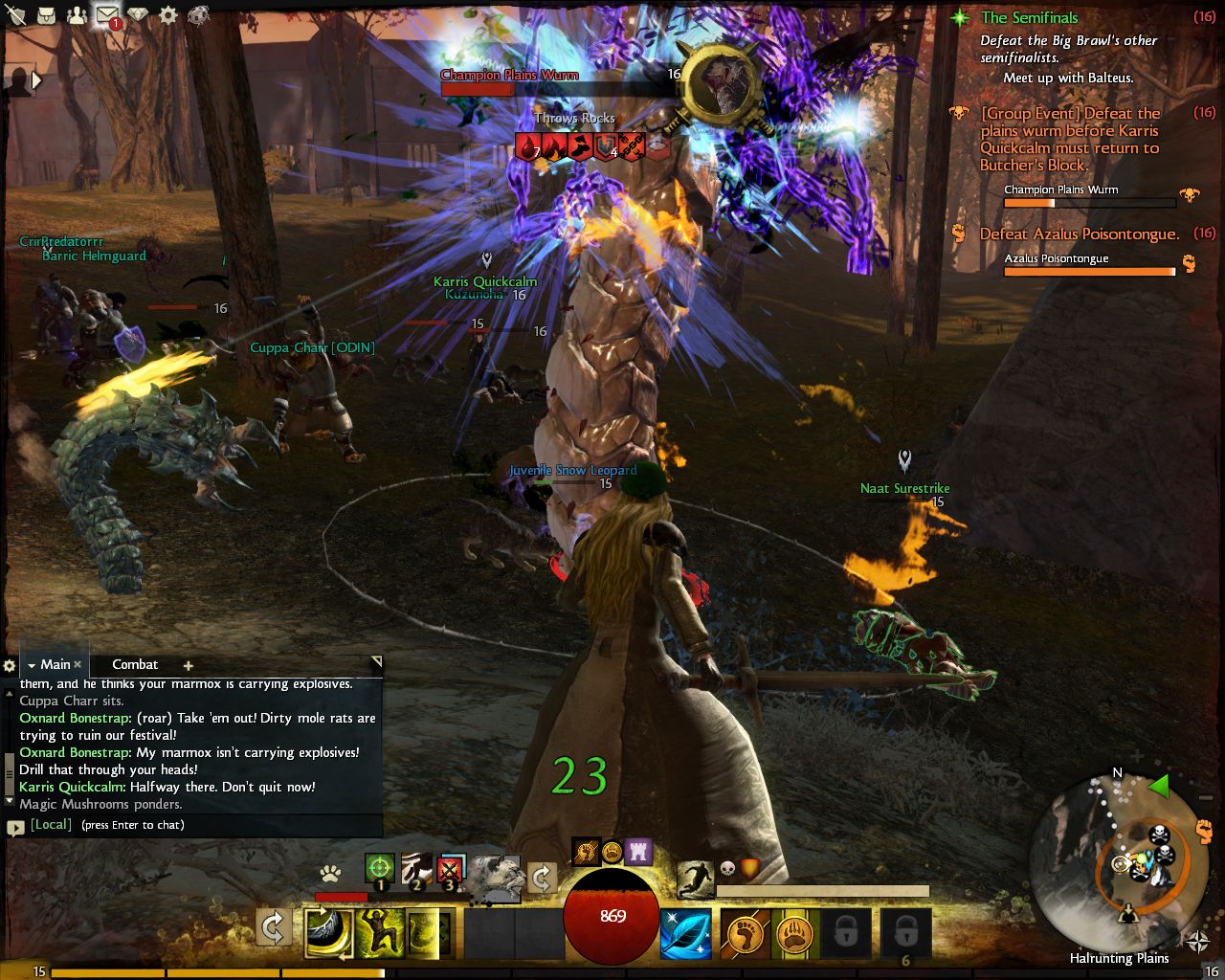
Task: Expand the collapsed left sidebar arrow
Action: point(35,80)
